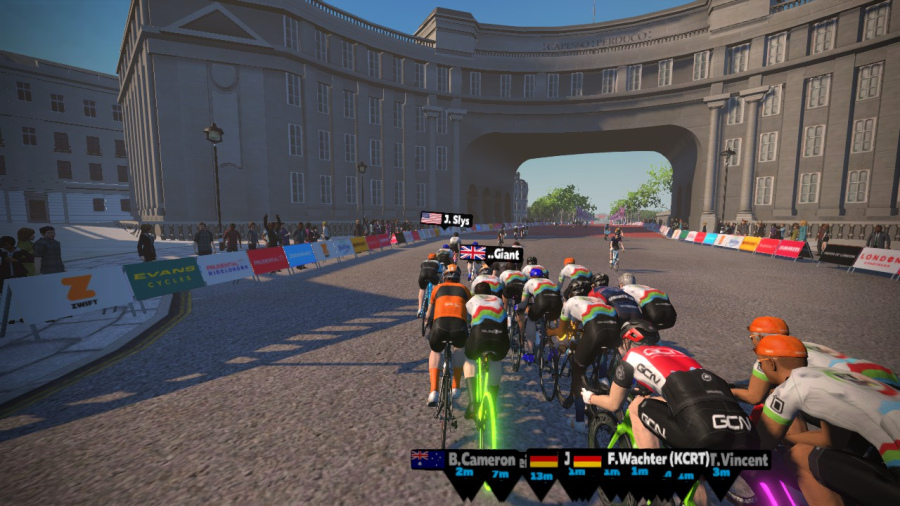Select the T.Vincent rider name tag

tap(740, 460)
